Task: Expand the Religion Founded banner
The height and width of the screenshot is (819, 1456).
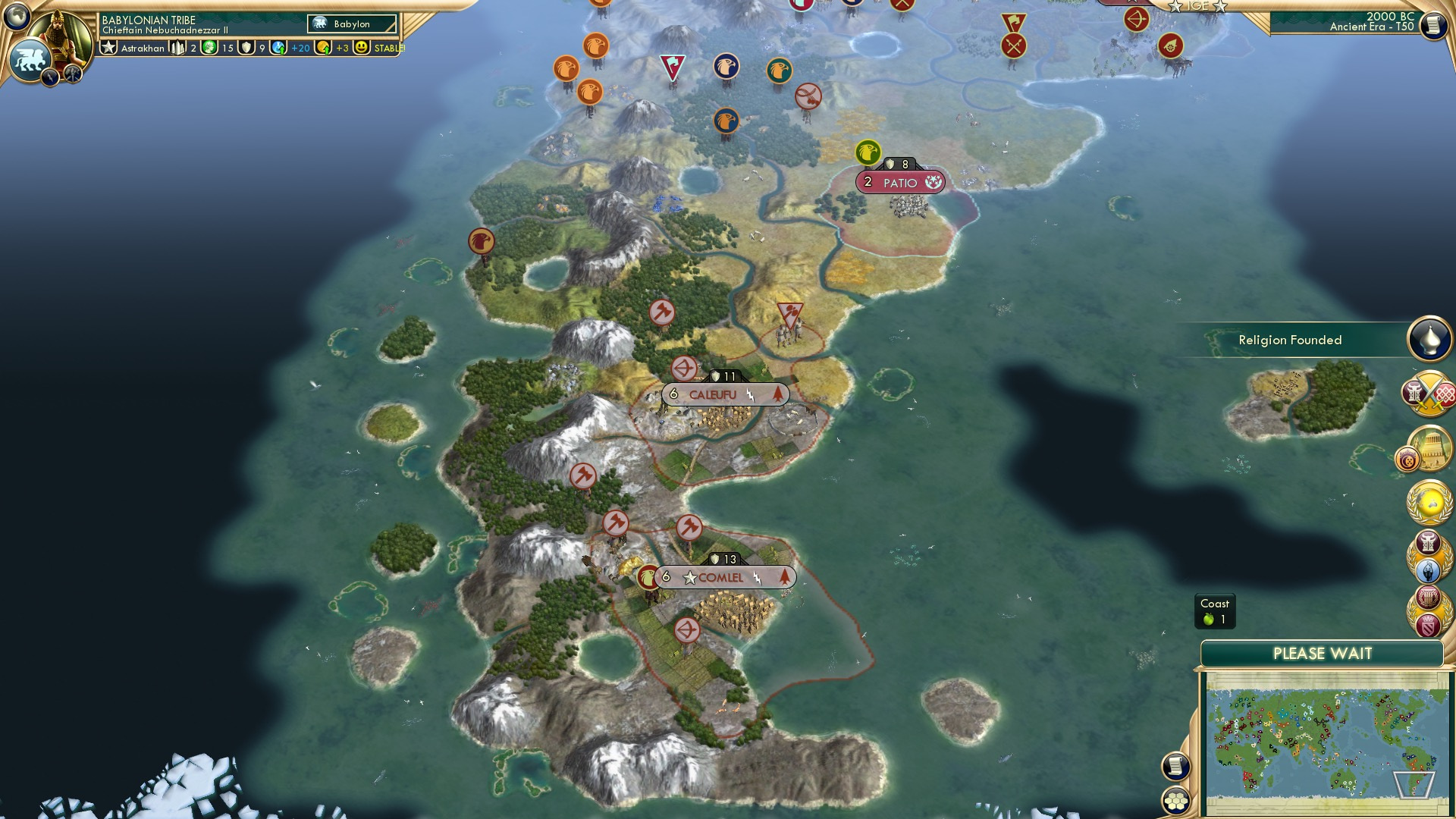Action: 1289,340
